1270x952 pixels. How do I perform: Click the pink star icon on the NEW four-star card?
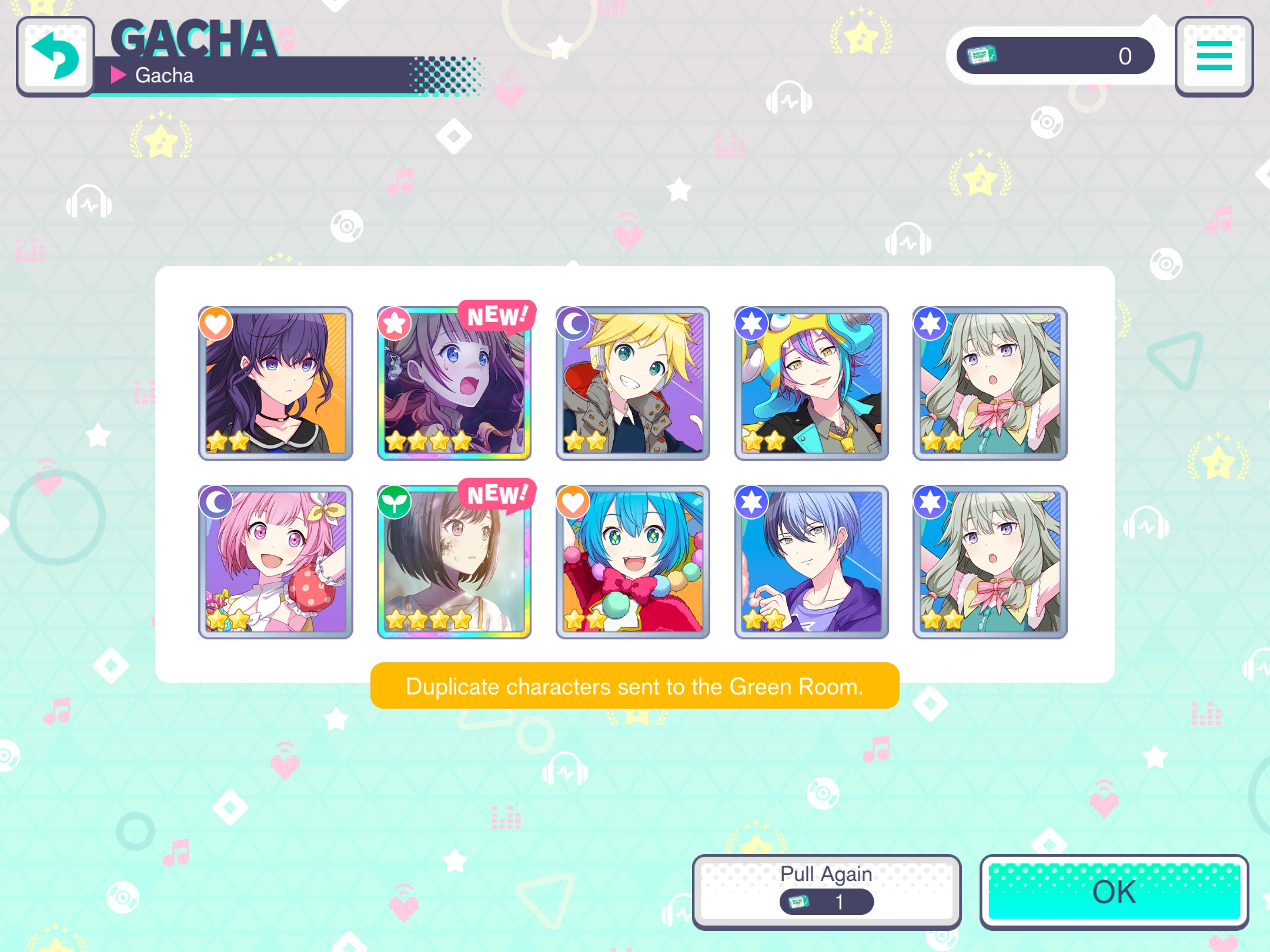(x=394, y=324)
